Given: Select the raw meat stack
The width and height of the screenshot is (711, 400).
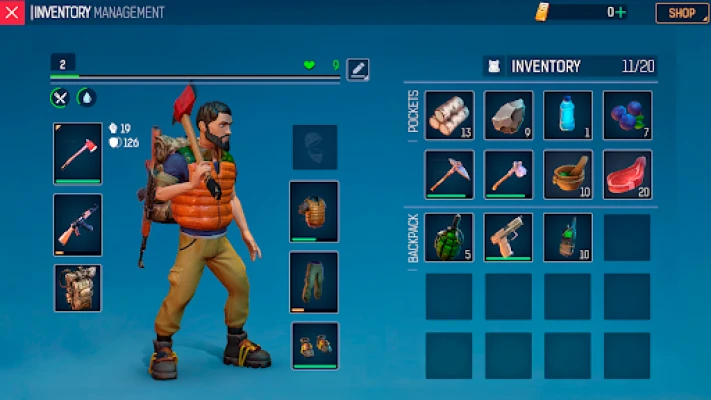Looking at the screenshot, I should pyautogui.click(x=627, y=175).
